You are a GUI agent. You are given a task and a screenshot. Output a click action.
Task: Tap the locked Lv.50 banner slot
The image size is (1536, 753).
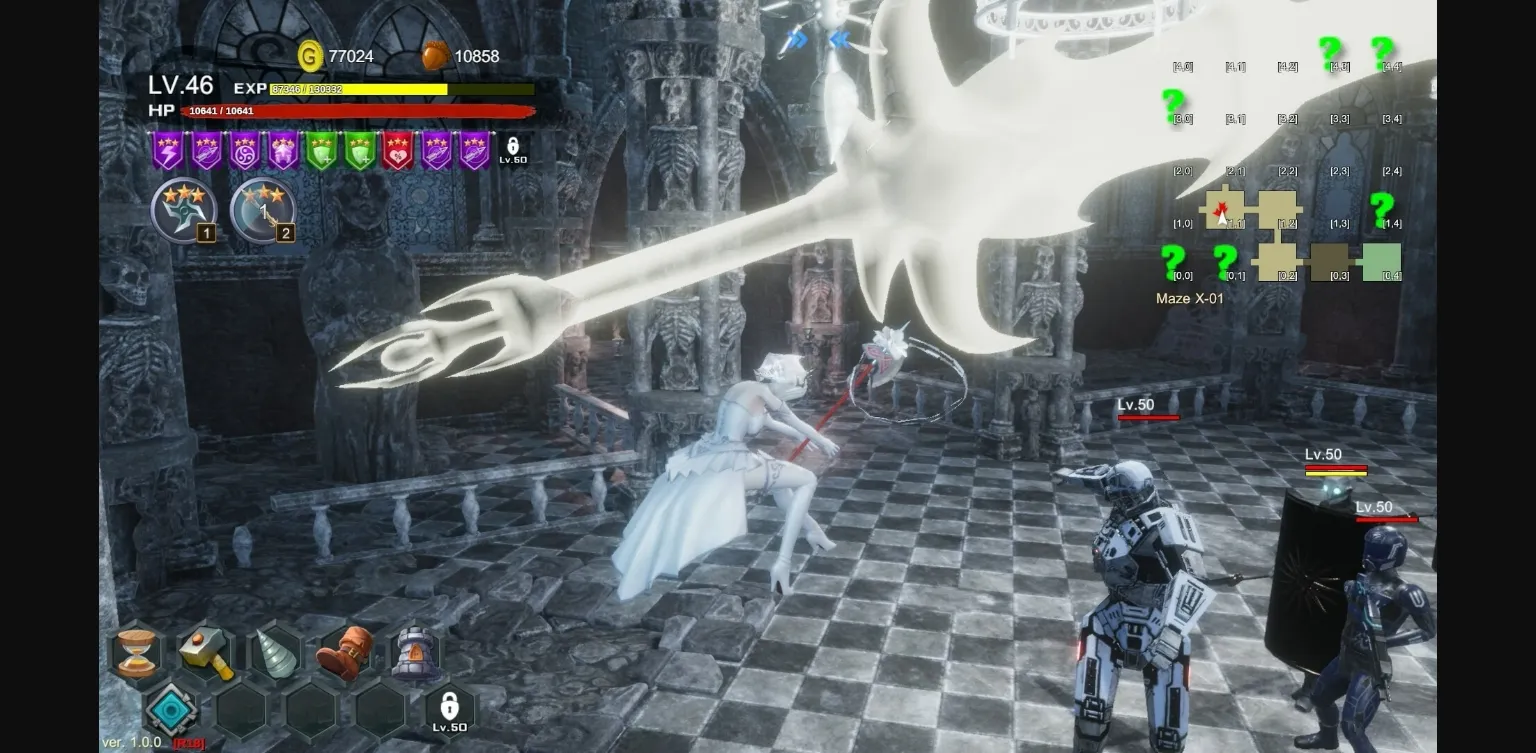[x=513, y=151]
